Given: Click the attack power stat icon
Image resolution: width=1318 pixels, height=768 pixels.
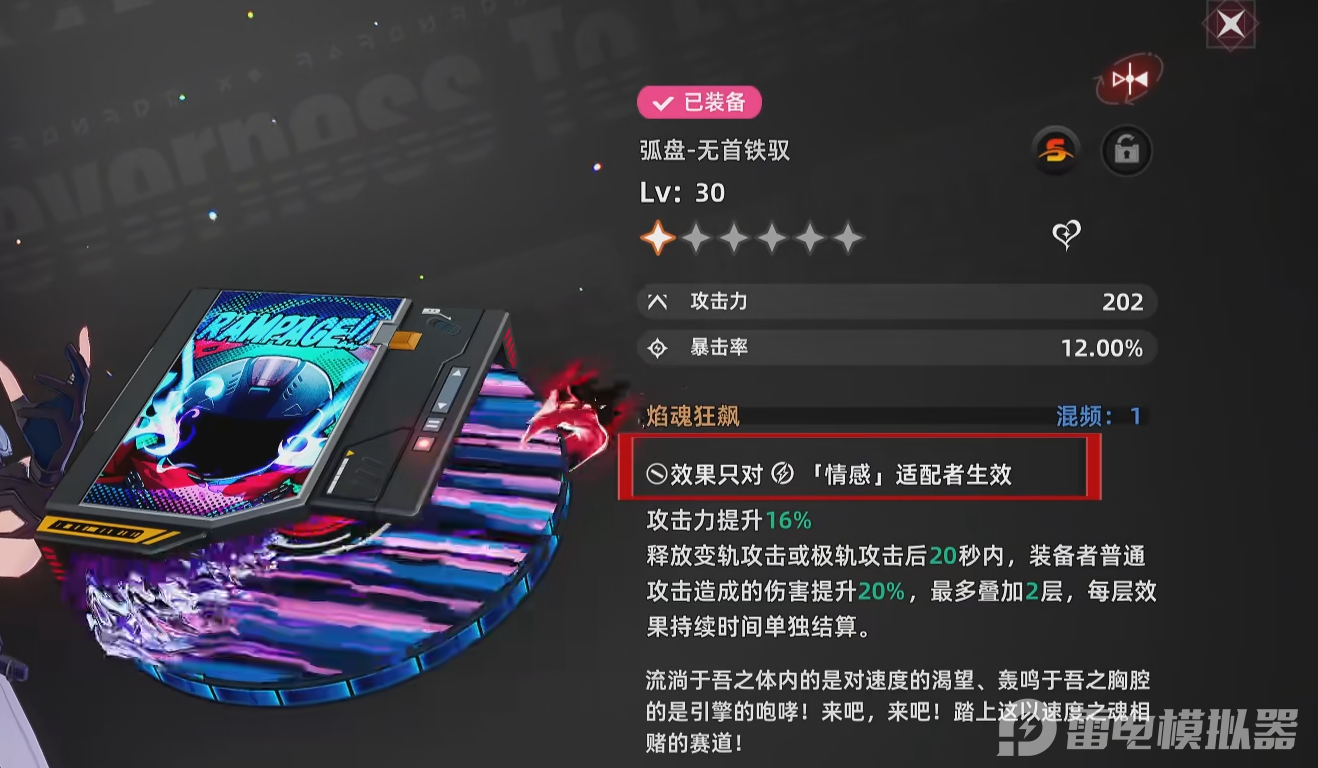Looking at the screenshot, I should pos(656,301).
